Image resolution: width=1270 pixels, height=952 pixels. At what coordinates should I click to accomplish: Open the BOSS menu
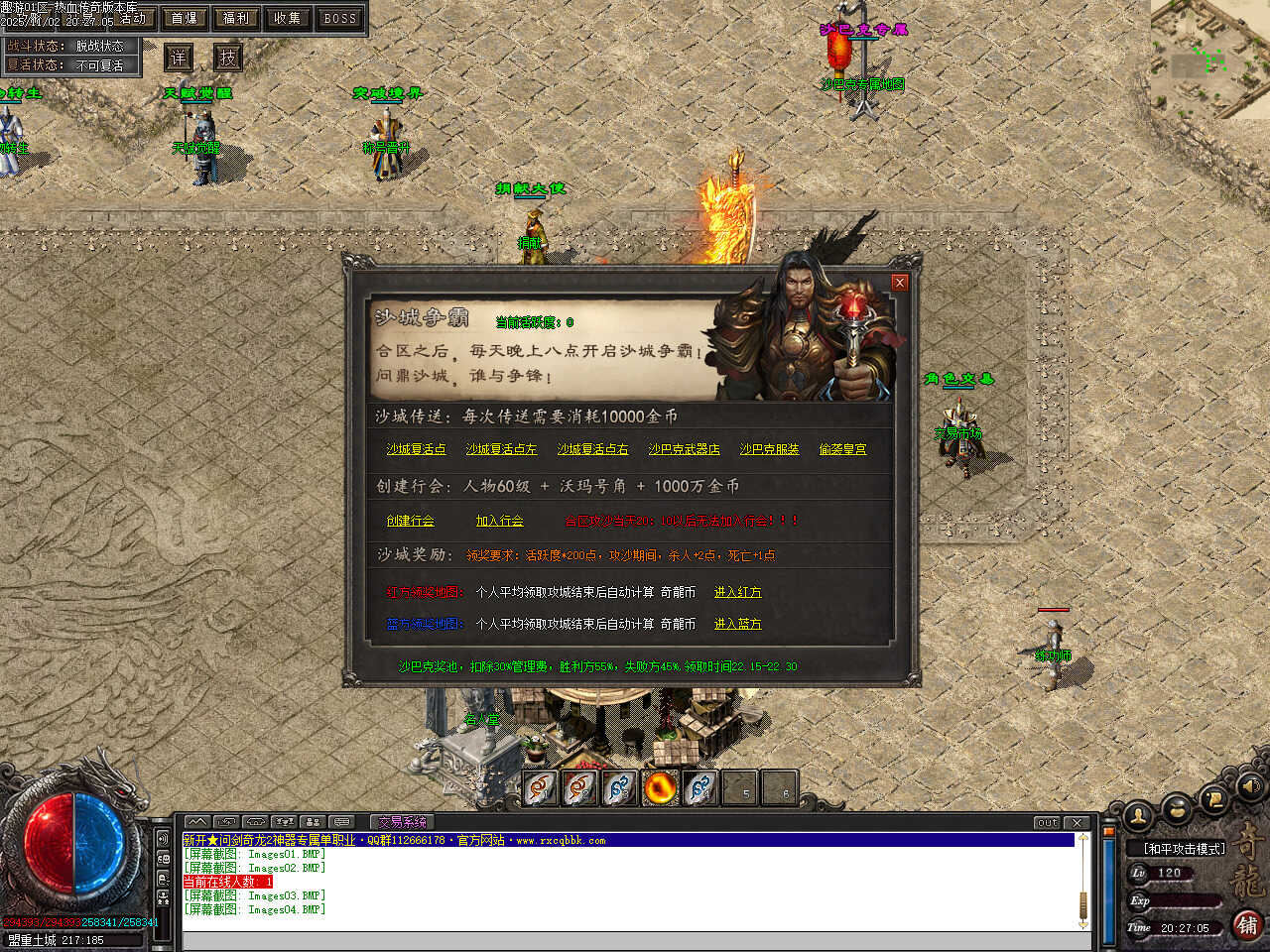(339, 18)
